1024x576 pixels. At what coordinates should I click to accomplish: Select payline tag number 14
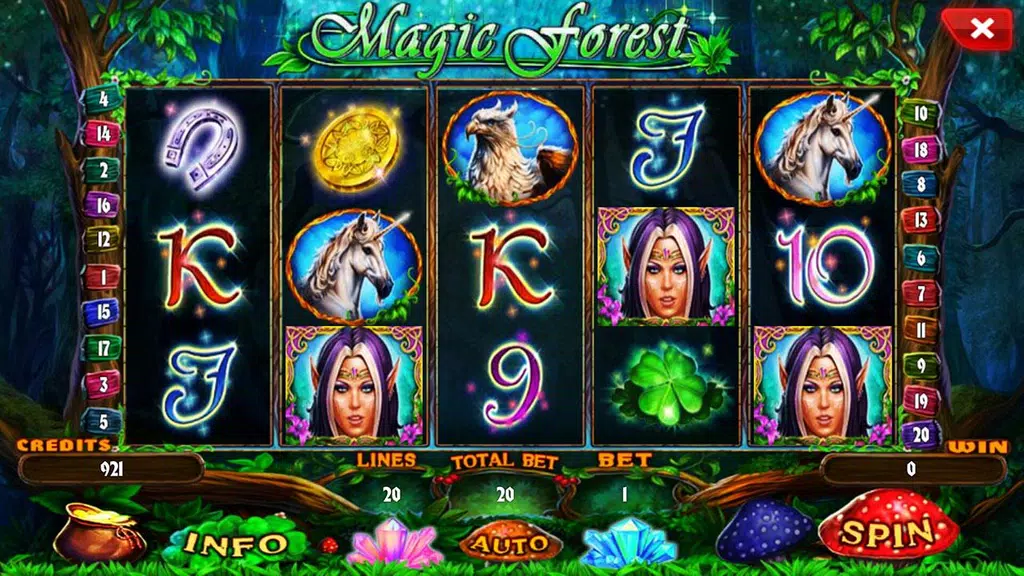tap(102, 134)
